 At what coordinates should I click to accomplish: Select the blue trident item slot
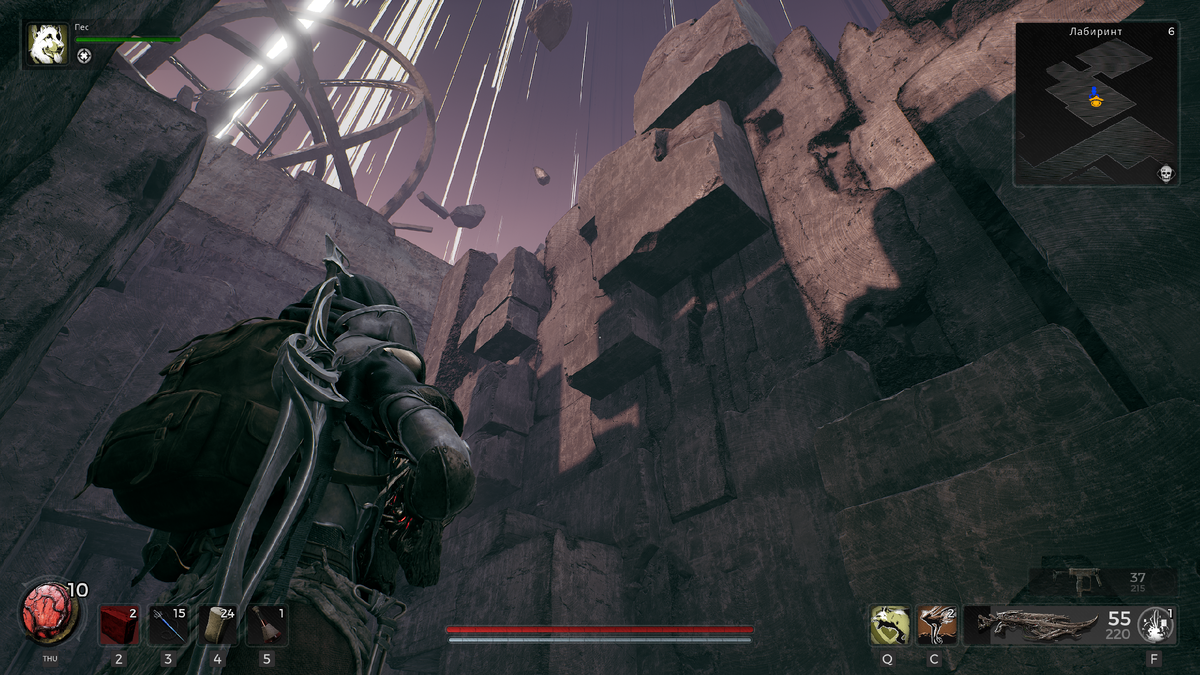coord(167,625)
